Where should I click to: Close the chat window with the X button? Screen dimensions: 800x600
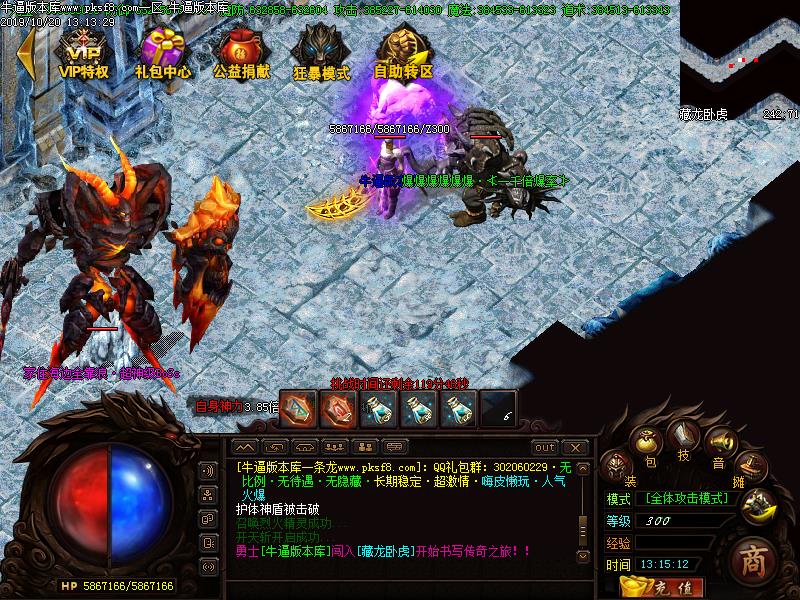[574, 447]
